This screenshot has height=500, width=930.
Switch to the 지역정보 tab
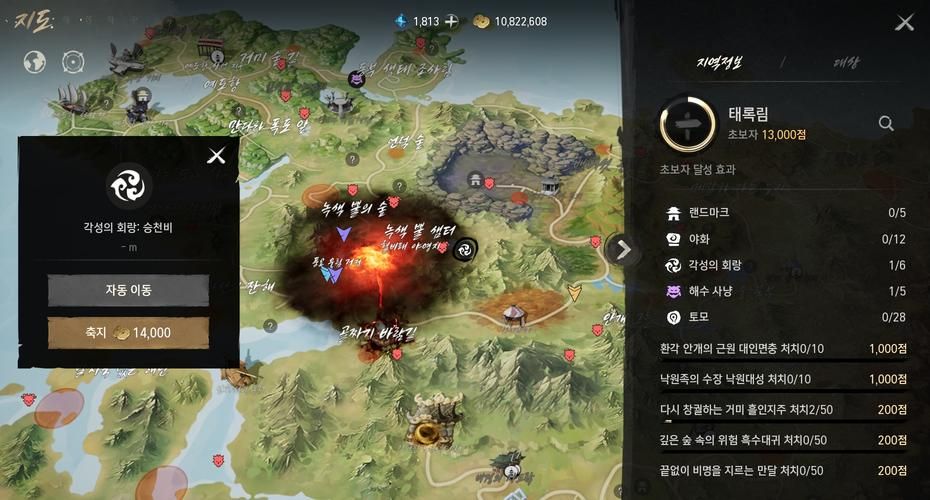tap(719, 63)
